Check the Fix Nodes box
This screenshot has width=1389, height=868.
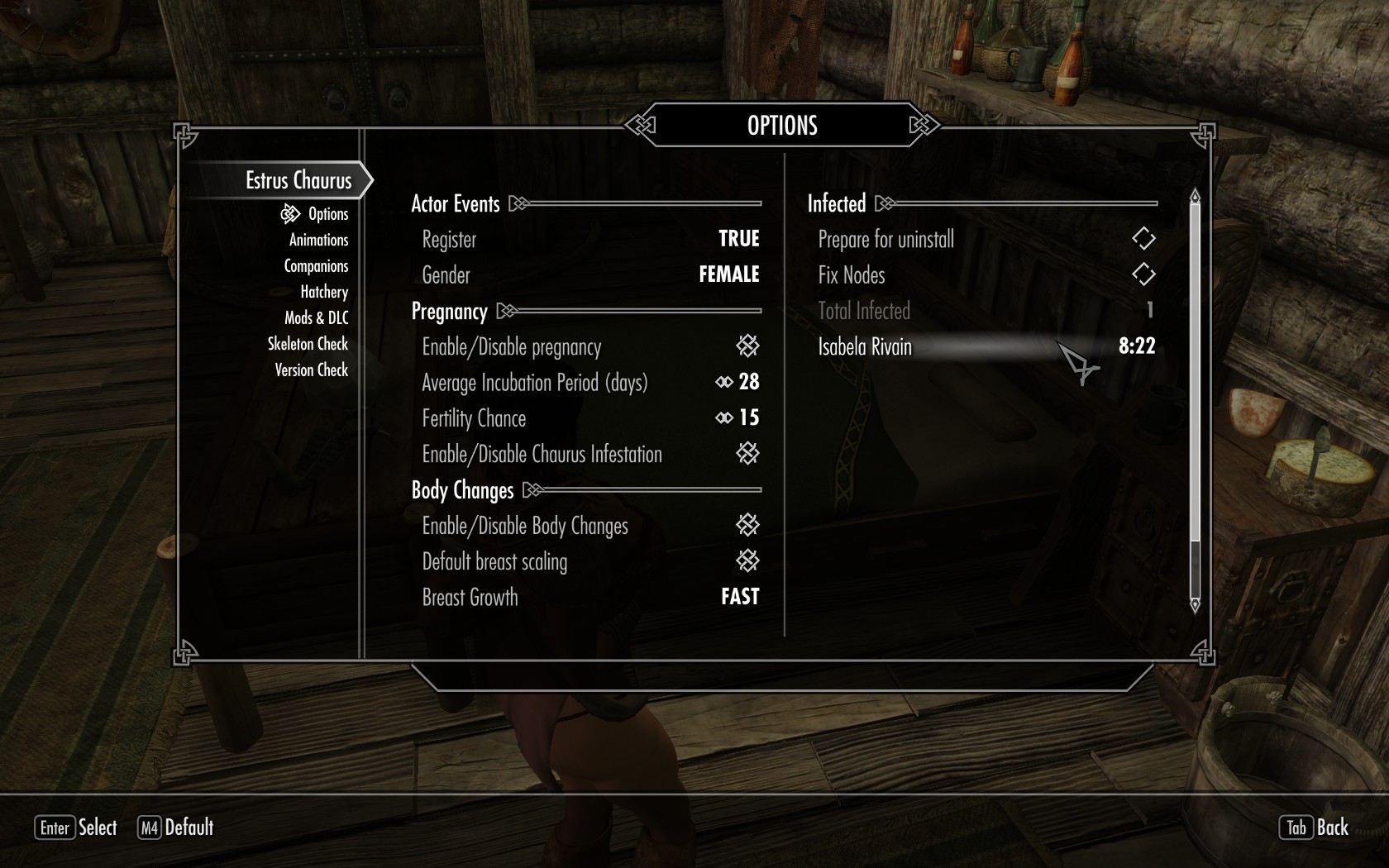1143,274
